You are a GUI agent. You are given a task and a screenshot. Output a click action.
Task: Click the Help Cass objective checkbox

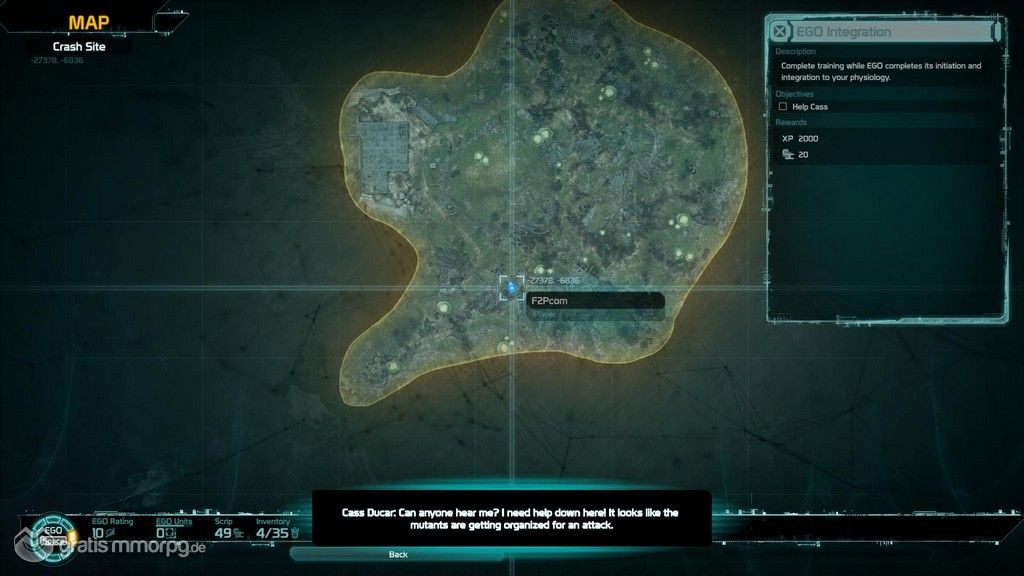pos(783,106)
